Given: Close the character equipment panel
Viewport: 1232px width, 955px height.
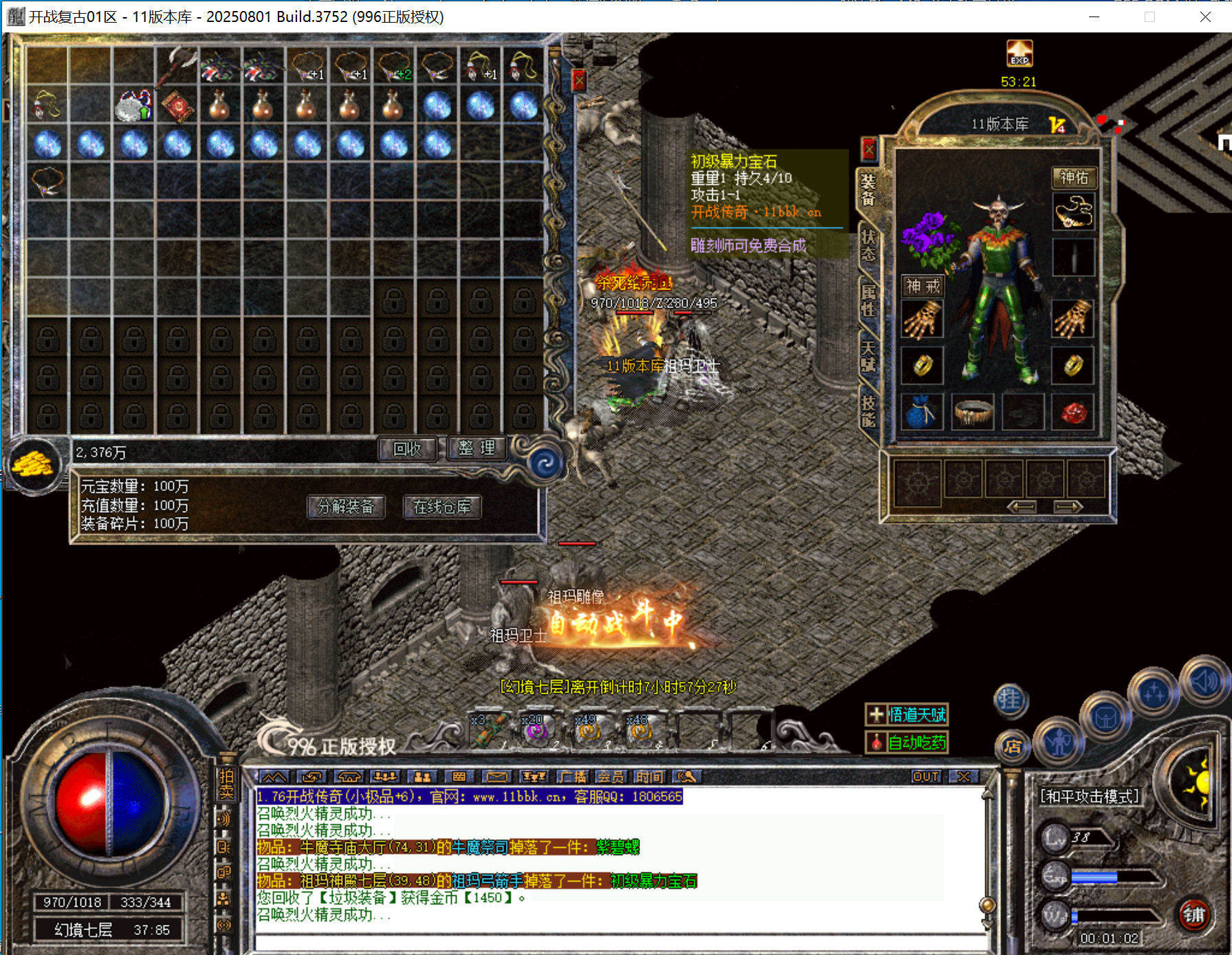Looking at the screenshot, I should tap(869, 148).
